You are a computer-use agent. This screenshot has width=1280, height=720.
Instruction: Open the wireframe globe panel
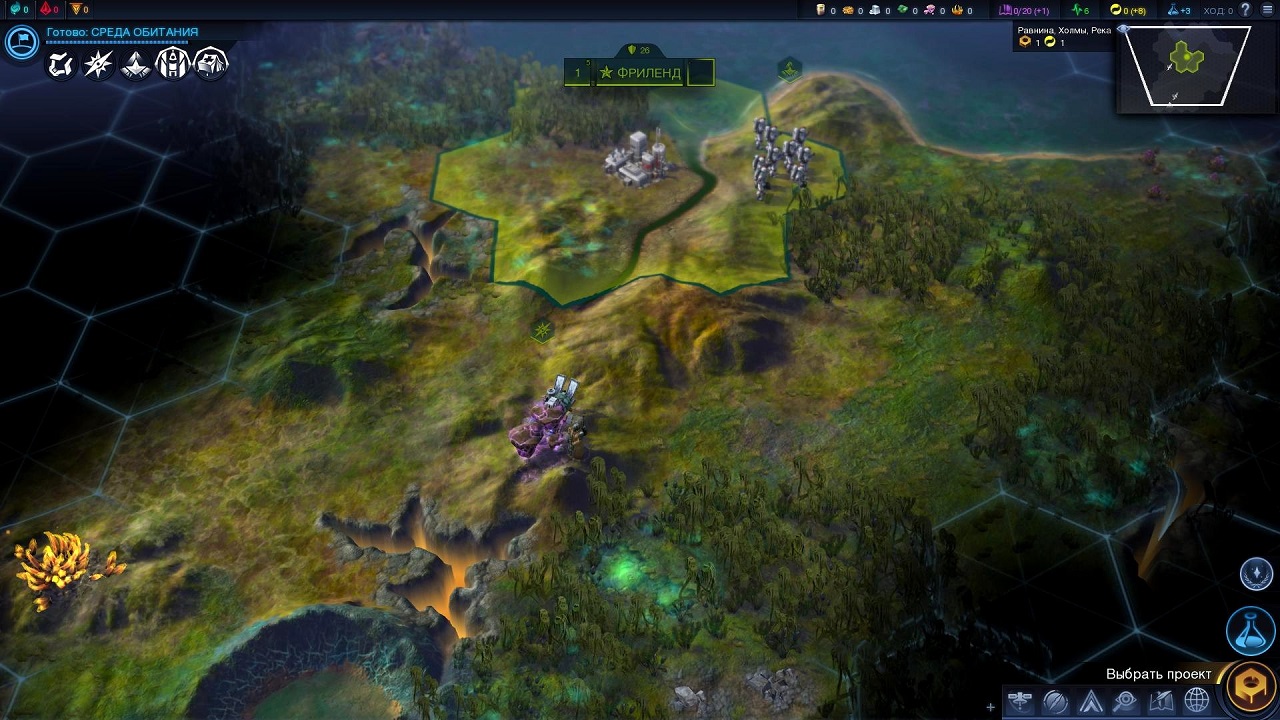[x=1196, y=700]
